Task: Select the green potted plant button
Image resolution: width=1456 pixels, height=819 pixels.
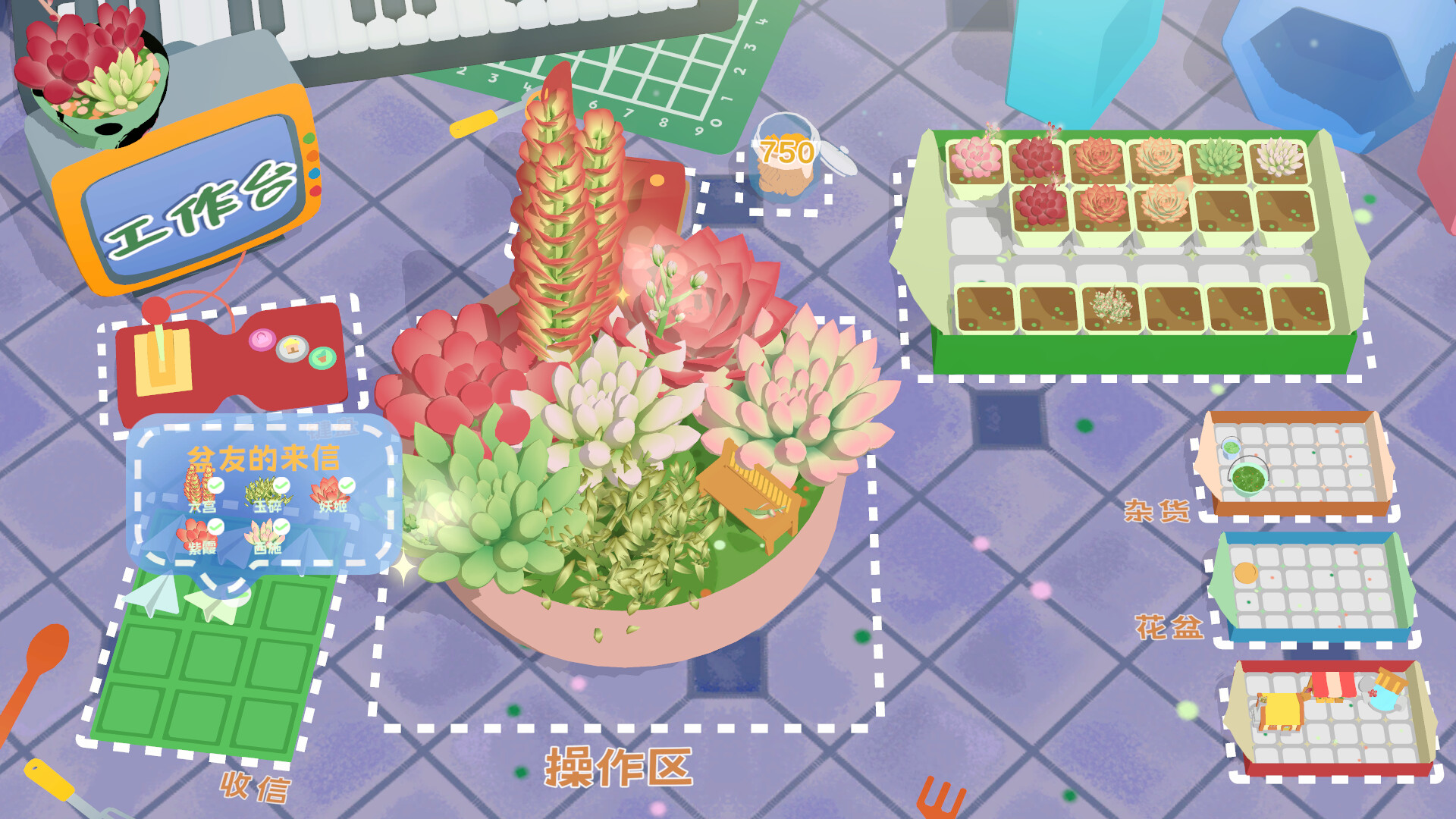Action: tap(321, 358)
